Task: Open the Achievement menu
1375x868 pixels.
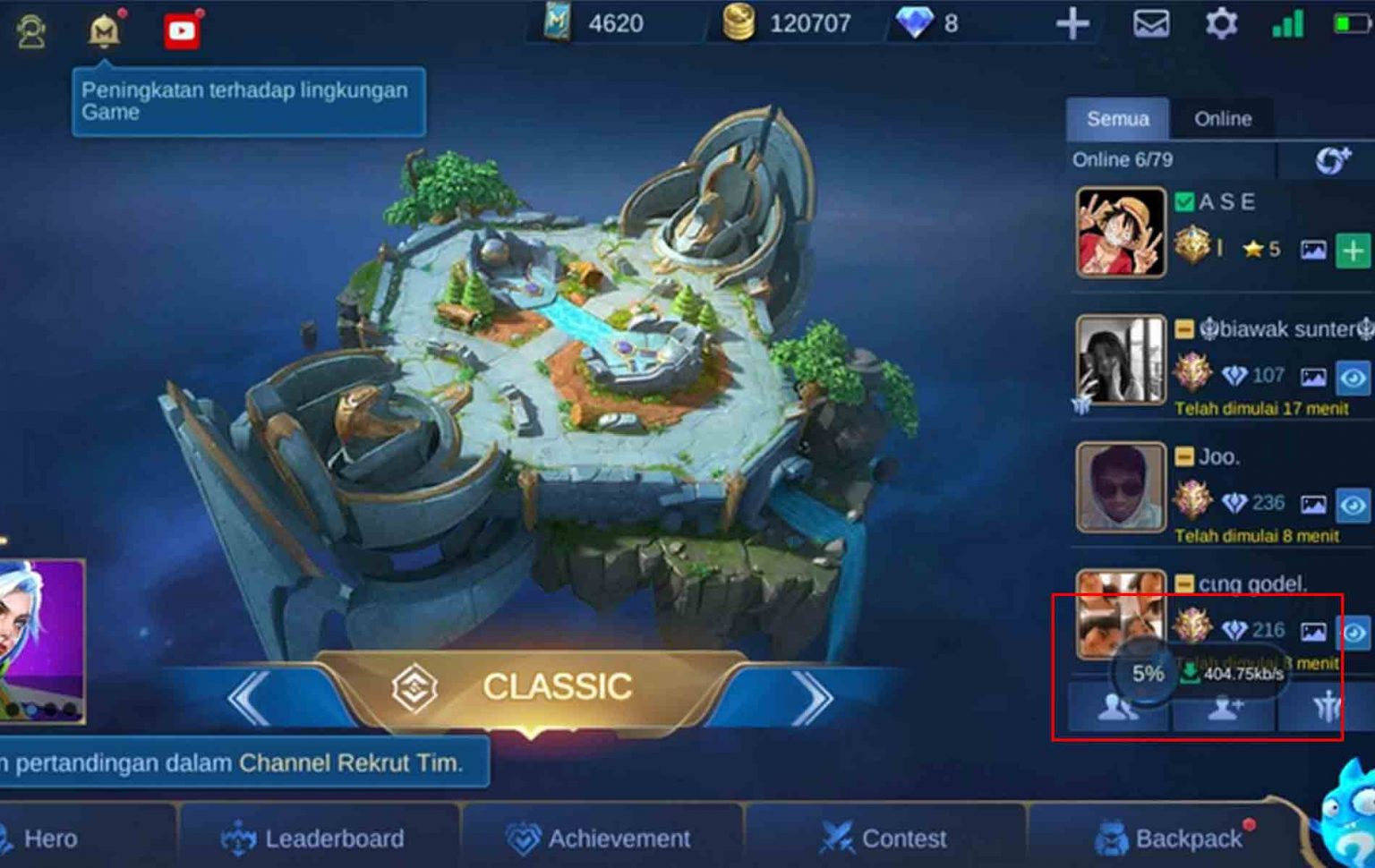Action: point(600,838)
